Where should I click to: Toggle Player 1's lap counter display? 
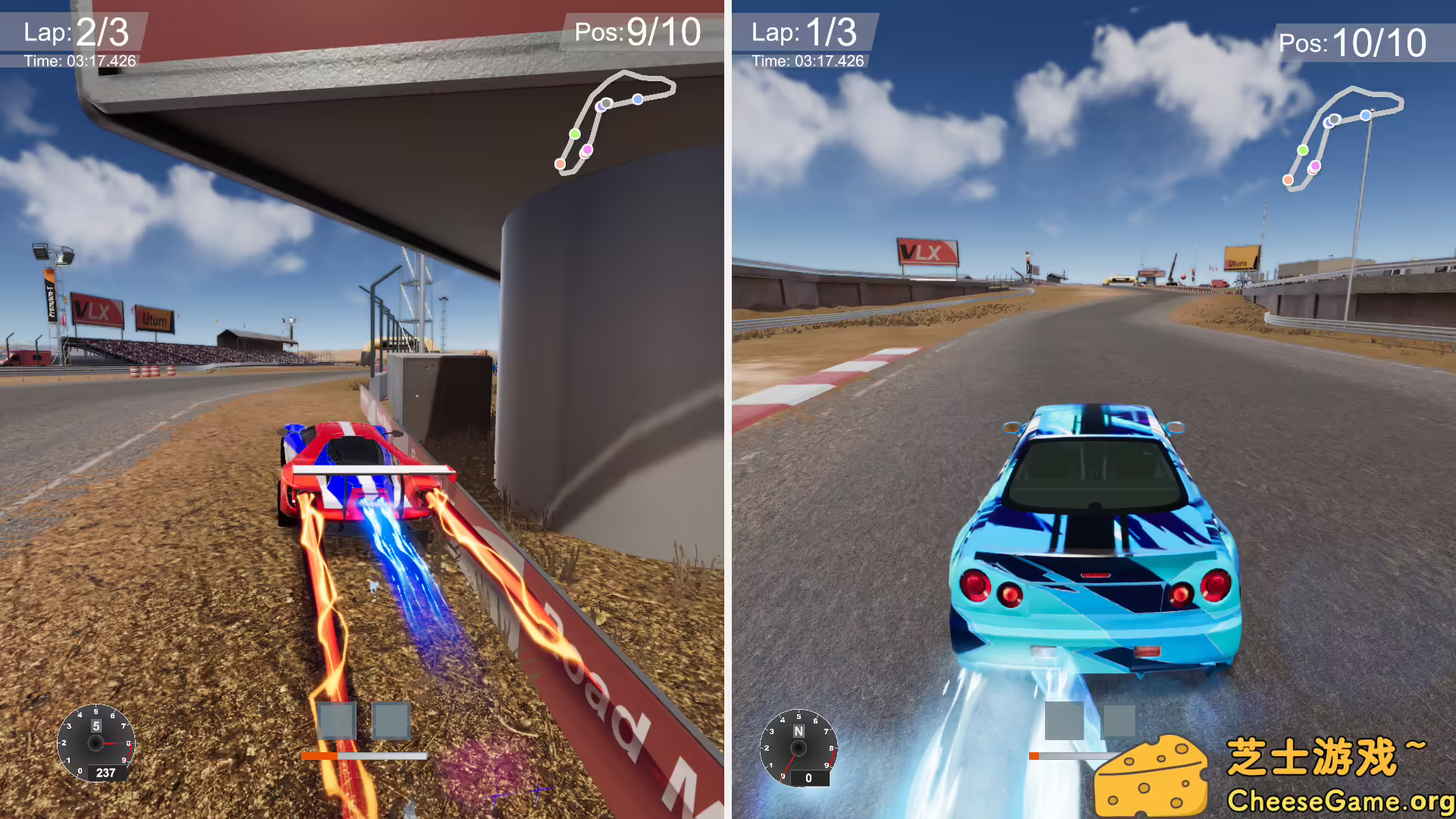76,32
